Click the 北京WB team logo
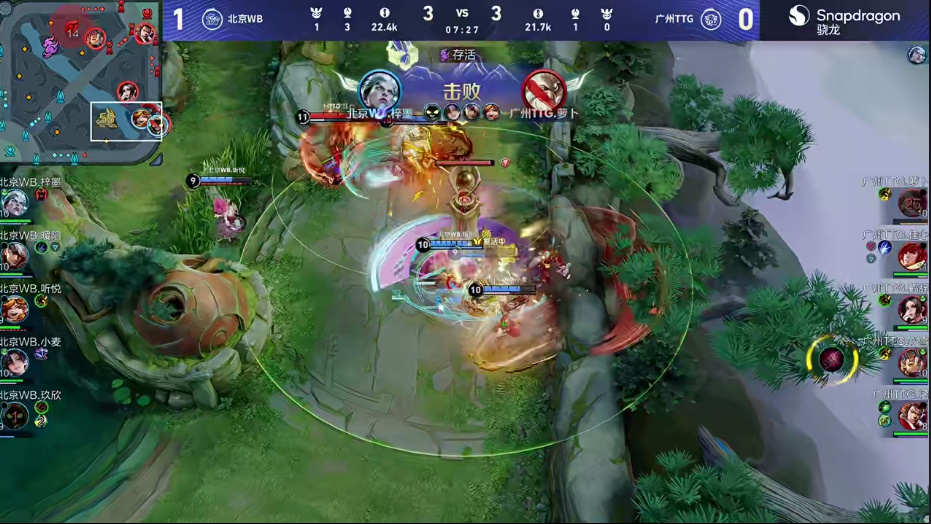 click(x=212, y=19)
